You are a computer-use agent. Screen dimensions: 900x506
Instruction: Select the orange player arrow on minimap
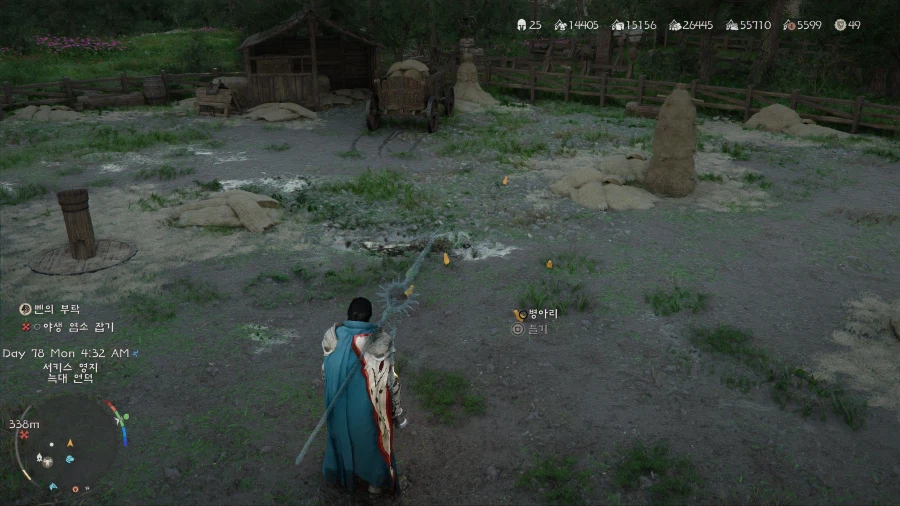[70, 442]
